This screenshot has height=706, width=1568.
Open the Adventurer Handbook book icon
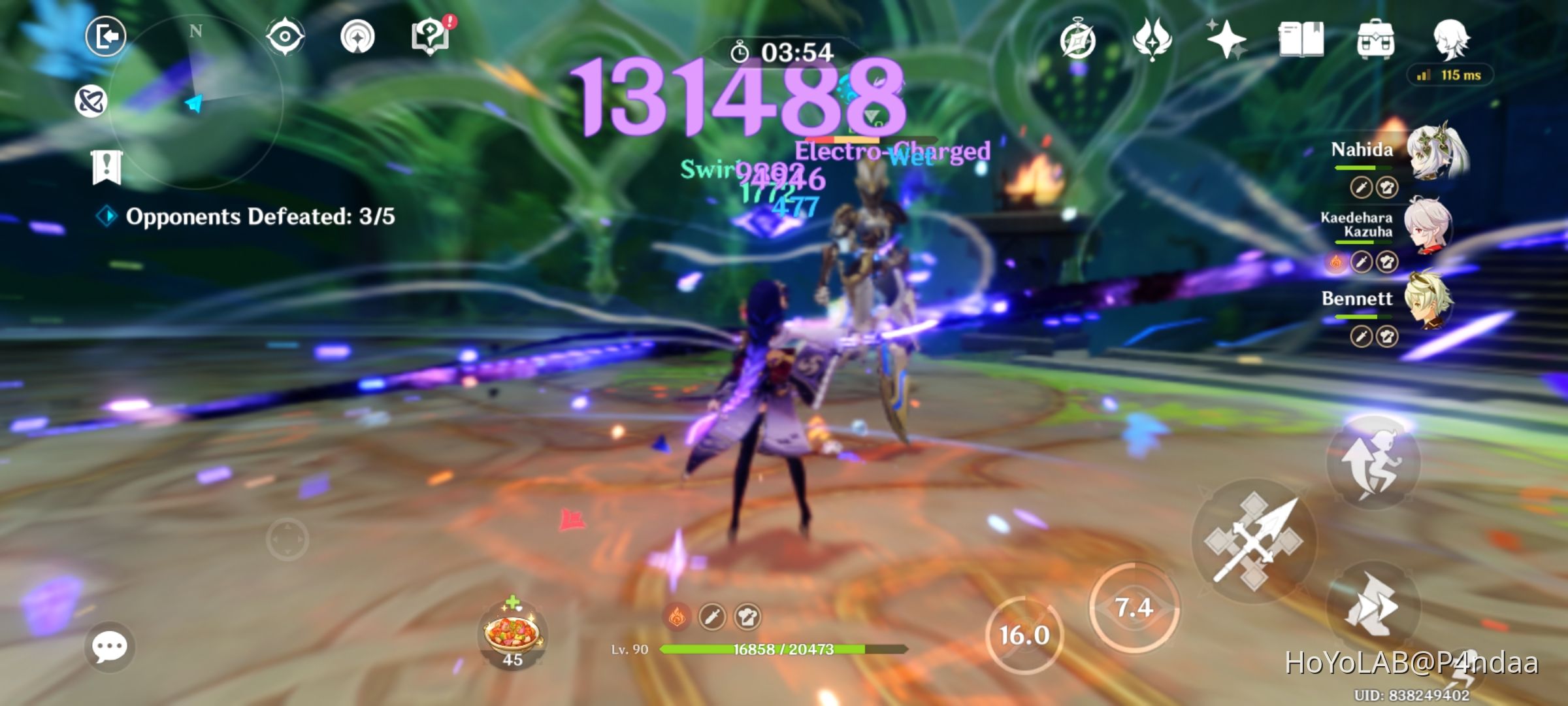pyautogui.click(x=1300, y=39)
